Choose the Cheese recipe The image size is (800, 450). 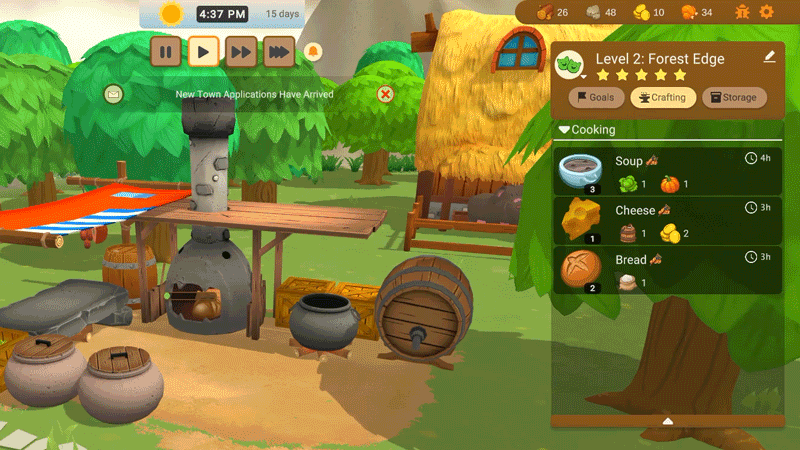[667, 221]
